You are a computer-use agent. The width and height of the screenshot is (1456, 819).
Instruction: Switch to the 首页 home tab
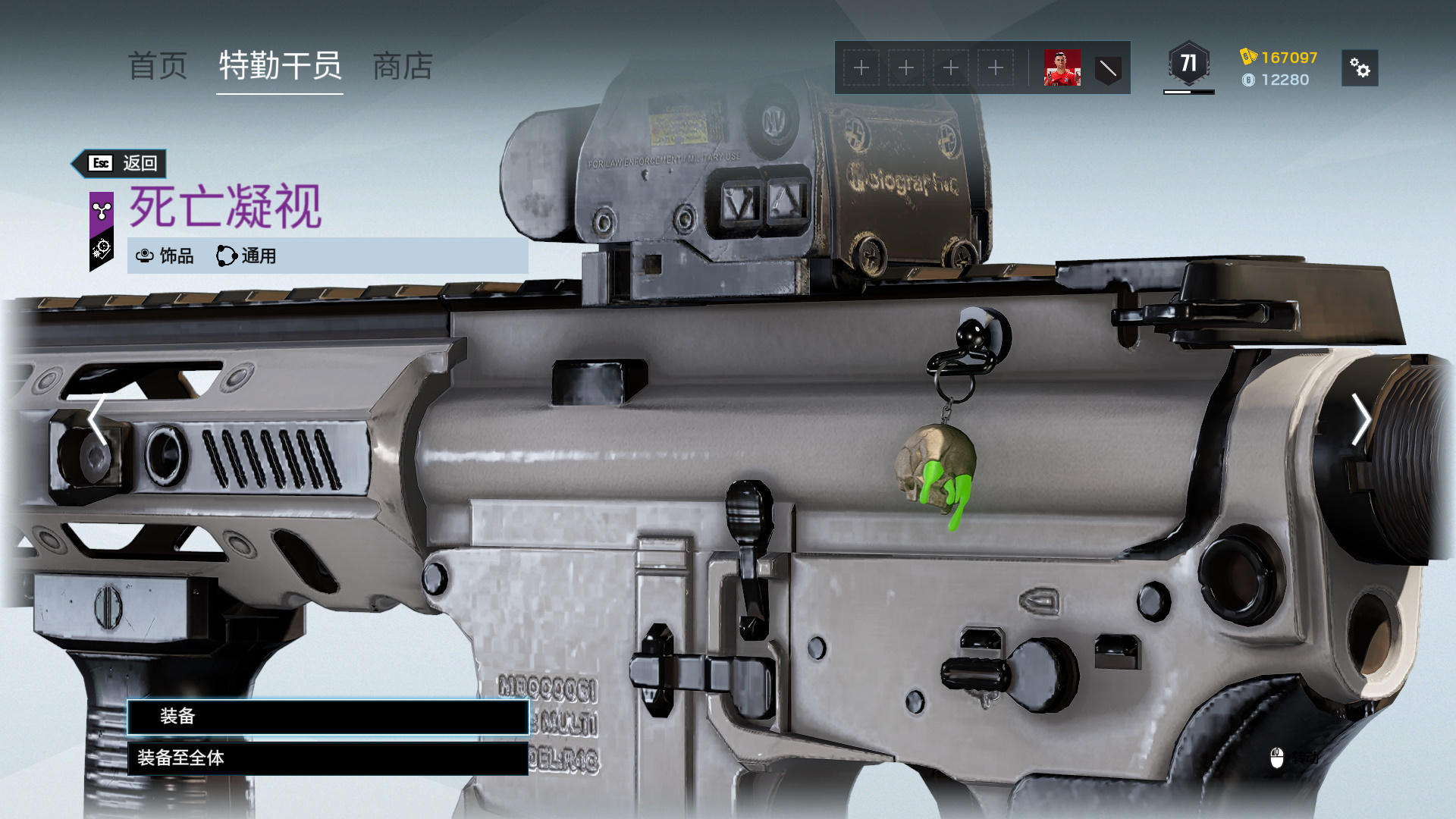pyautogui.click(x=158, y=67)
